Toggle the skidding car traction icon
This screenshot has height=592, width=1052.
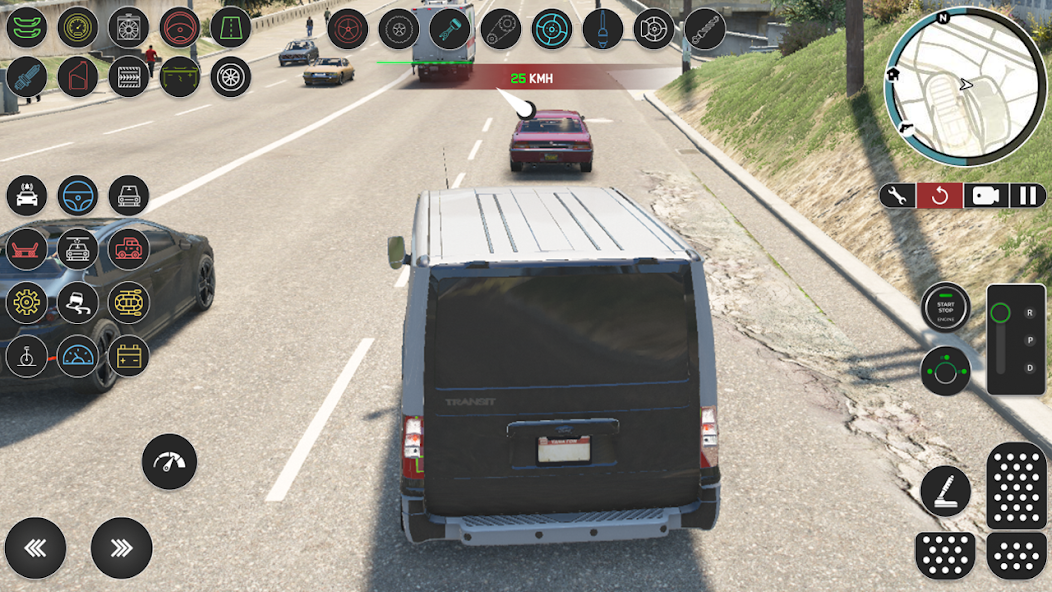pos(78,302)
